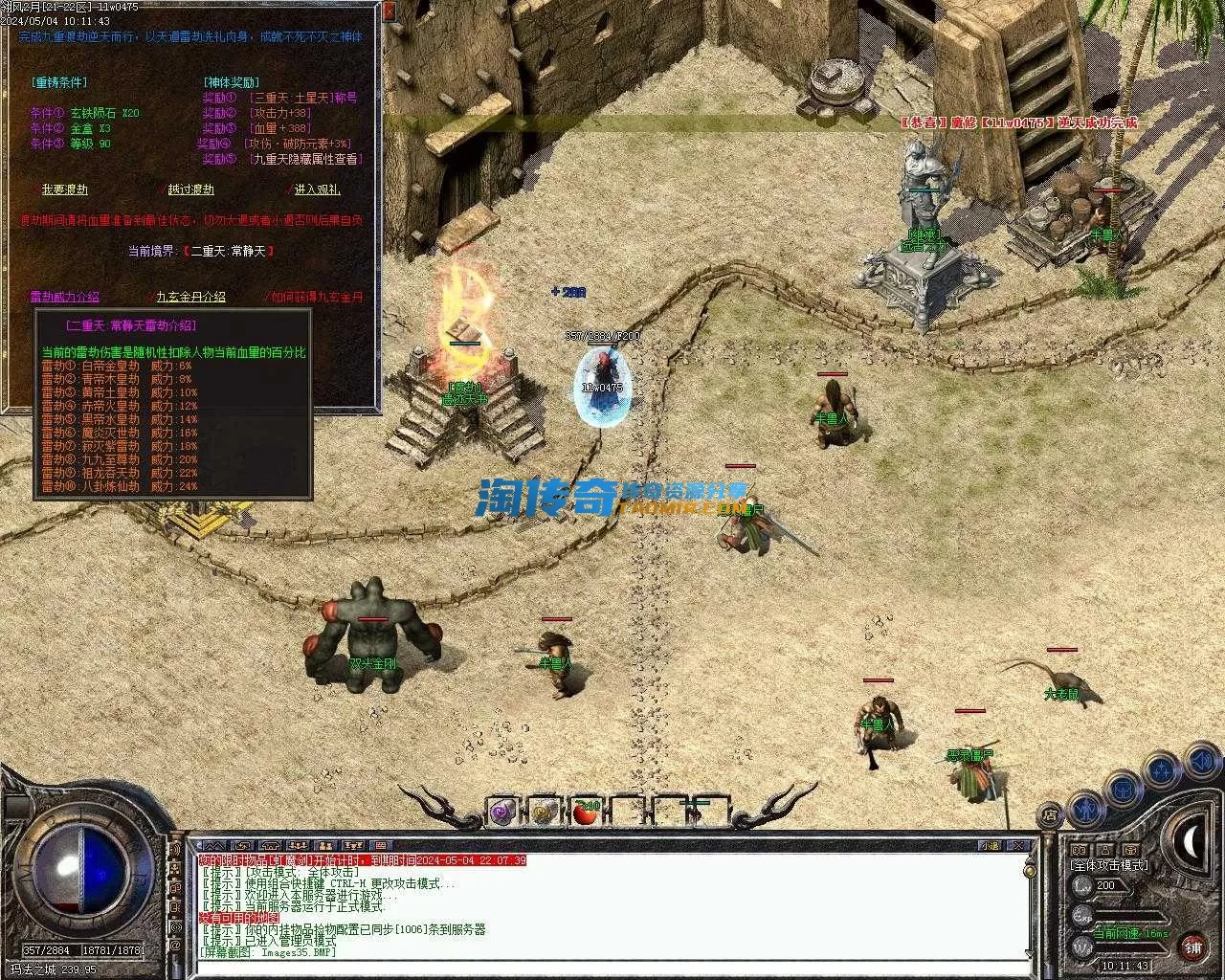Open the blue character figure orb
Image resolution: width=1225 pixels, height=980 pixels.
[1086, 810]
